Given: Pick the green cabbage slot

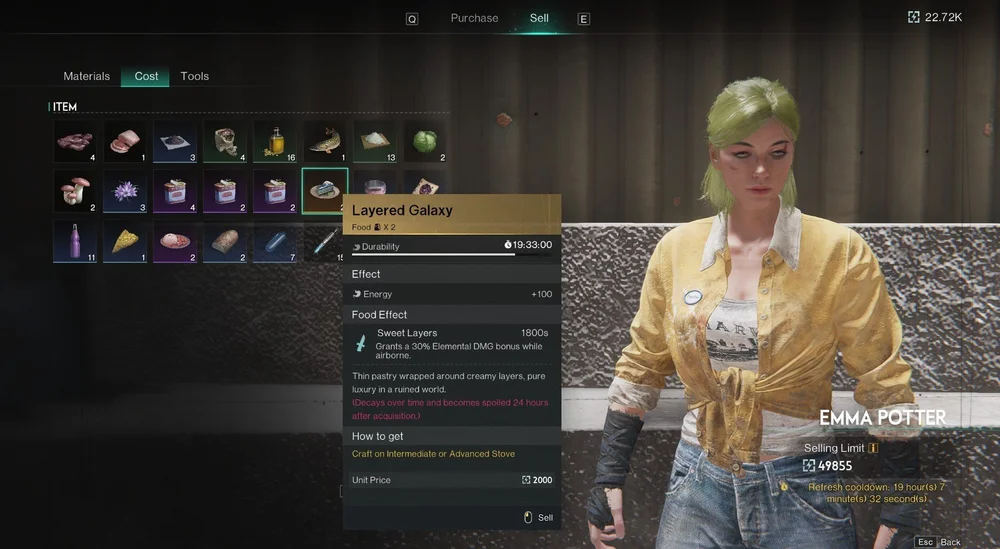Looking at the screenshot, I should click(x=425, y=142).
